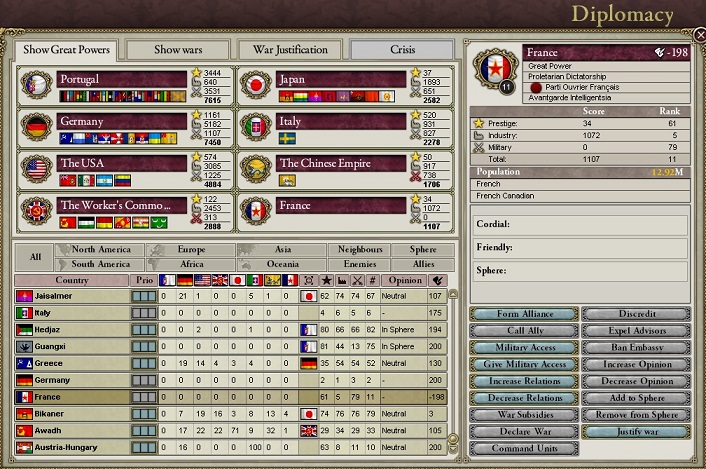Sort the list by Opinion column

[x=405, y=280]
